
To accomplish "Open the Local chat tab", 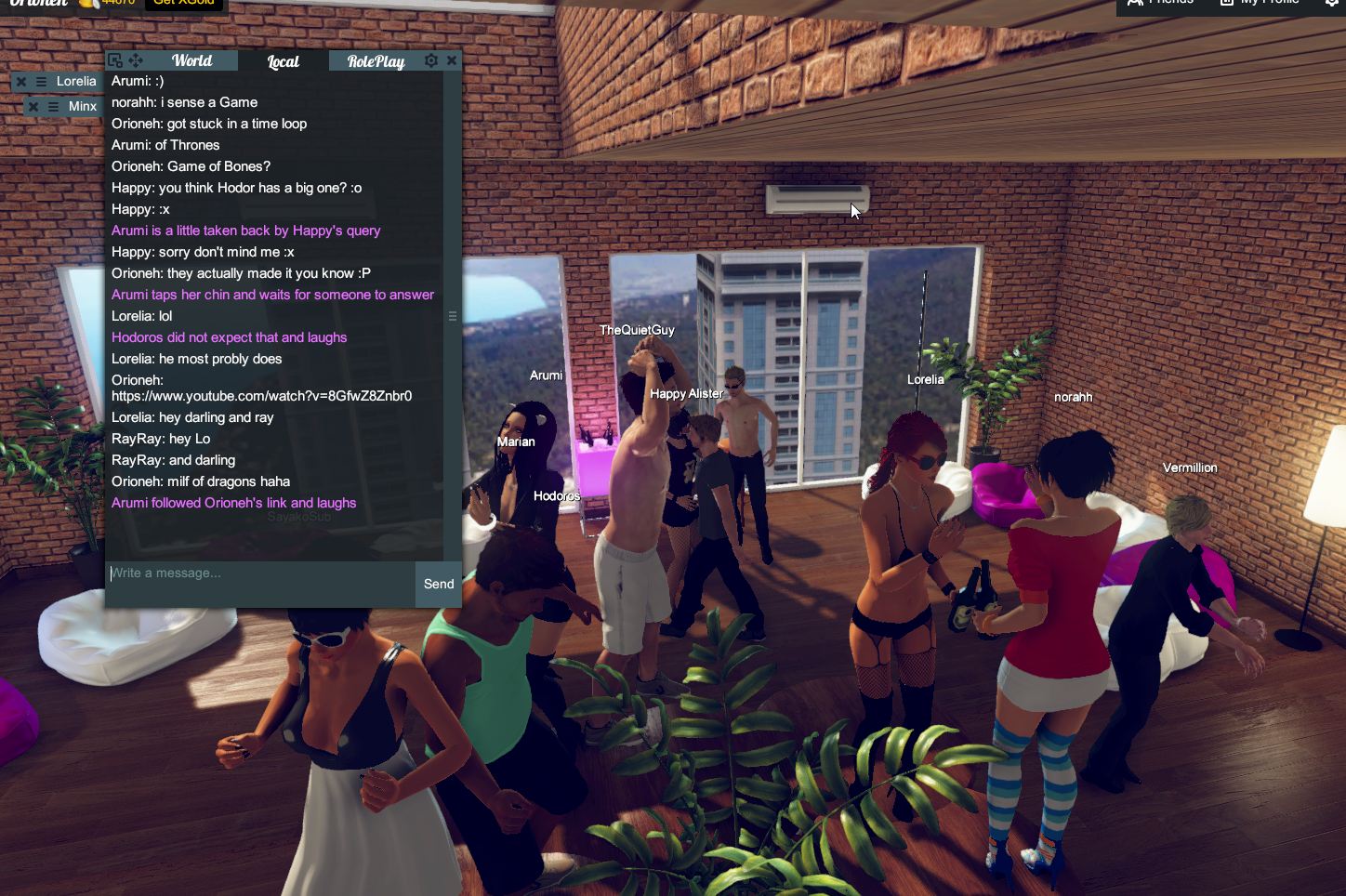I will [x=282, y=60].
